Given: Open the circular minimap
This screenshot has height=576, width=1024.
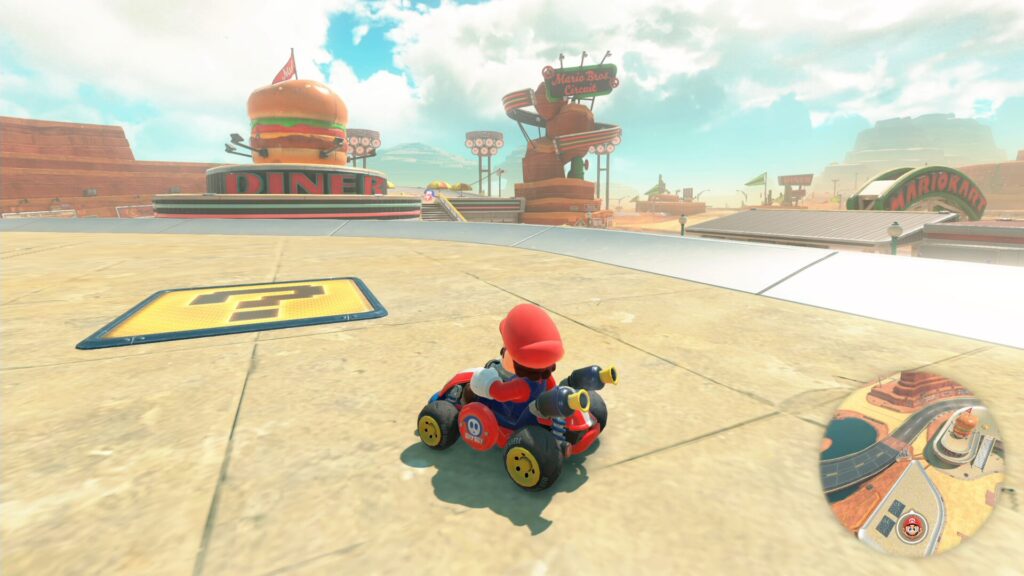Looking at the screenshot, I should tap(911, 463).
